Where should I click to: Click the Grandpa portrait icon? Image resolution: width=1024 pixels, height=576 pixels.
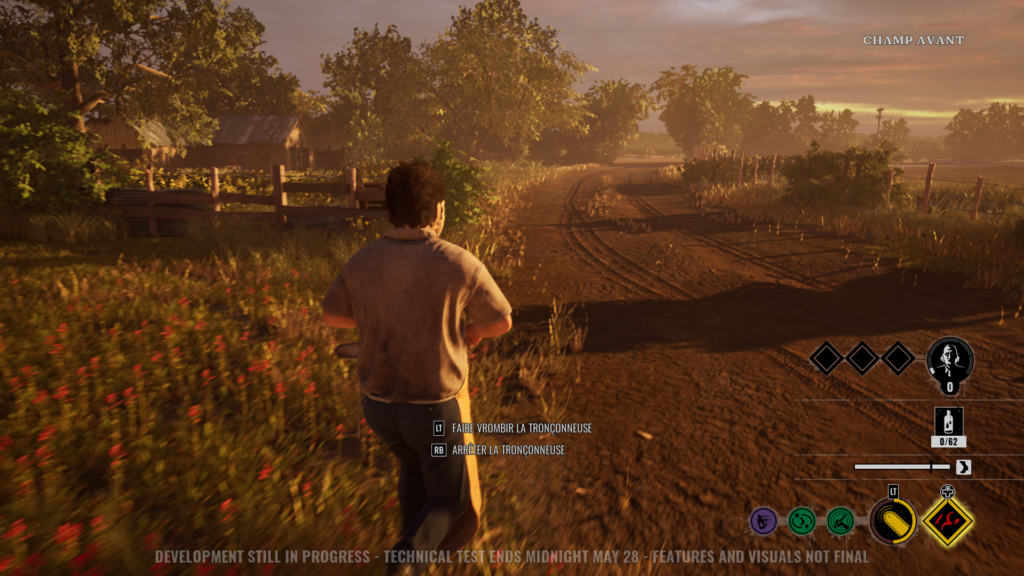pos(949,360)
